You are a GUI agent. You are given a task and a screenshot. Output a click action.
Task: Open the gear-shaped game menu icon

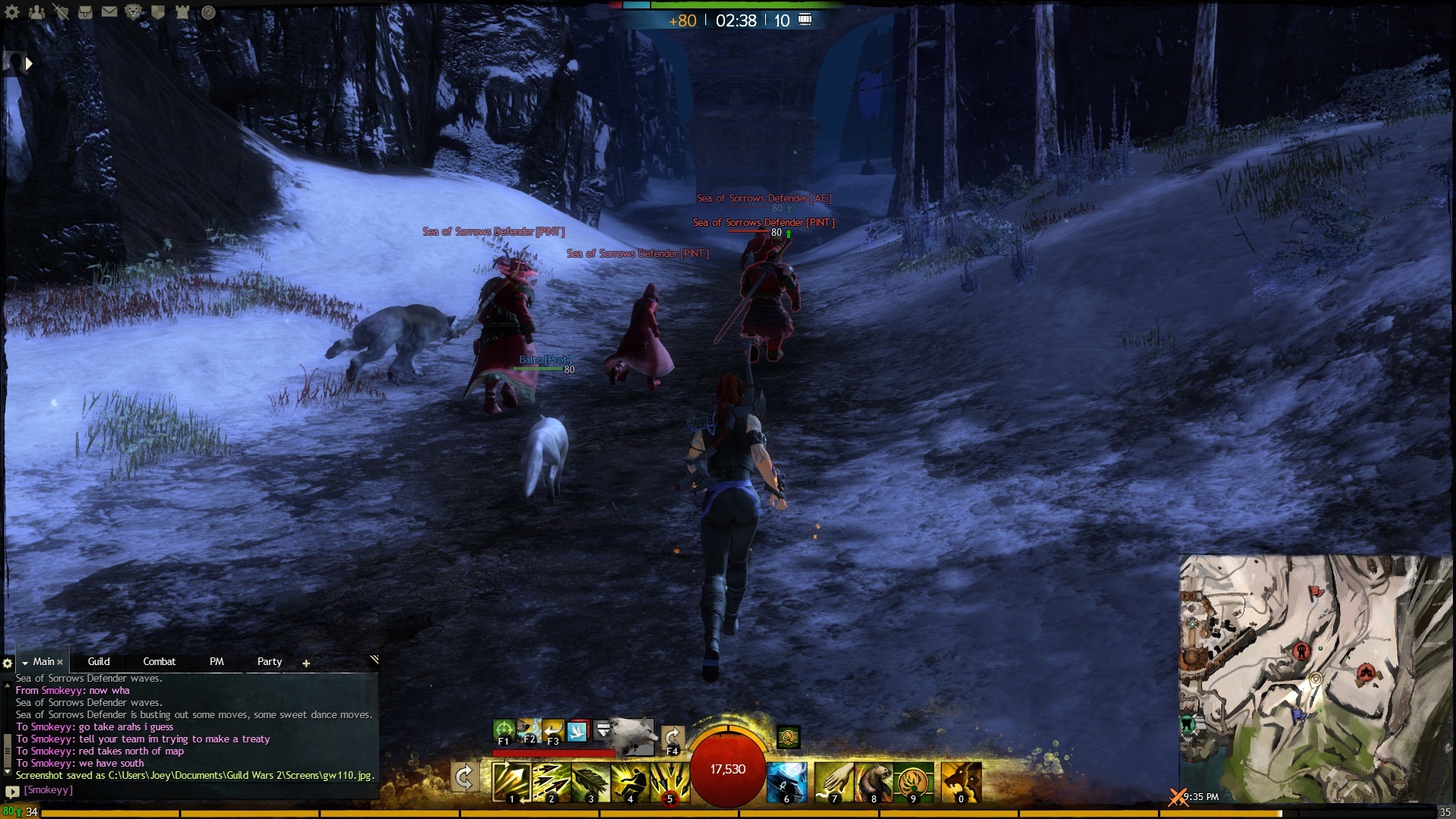coord(12,12)
